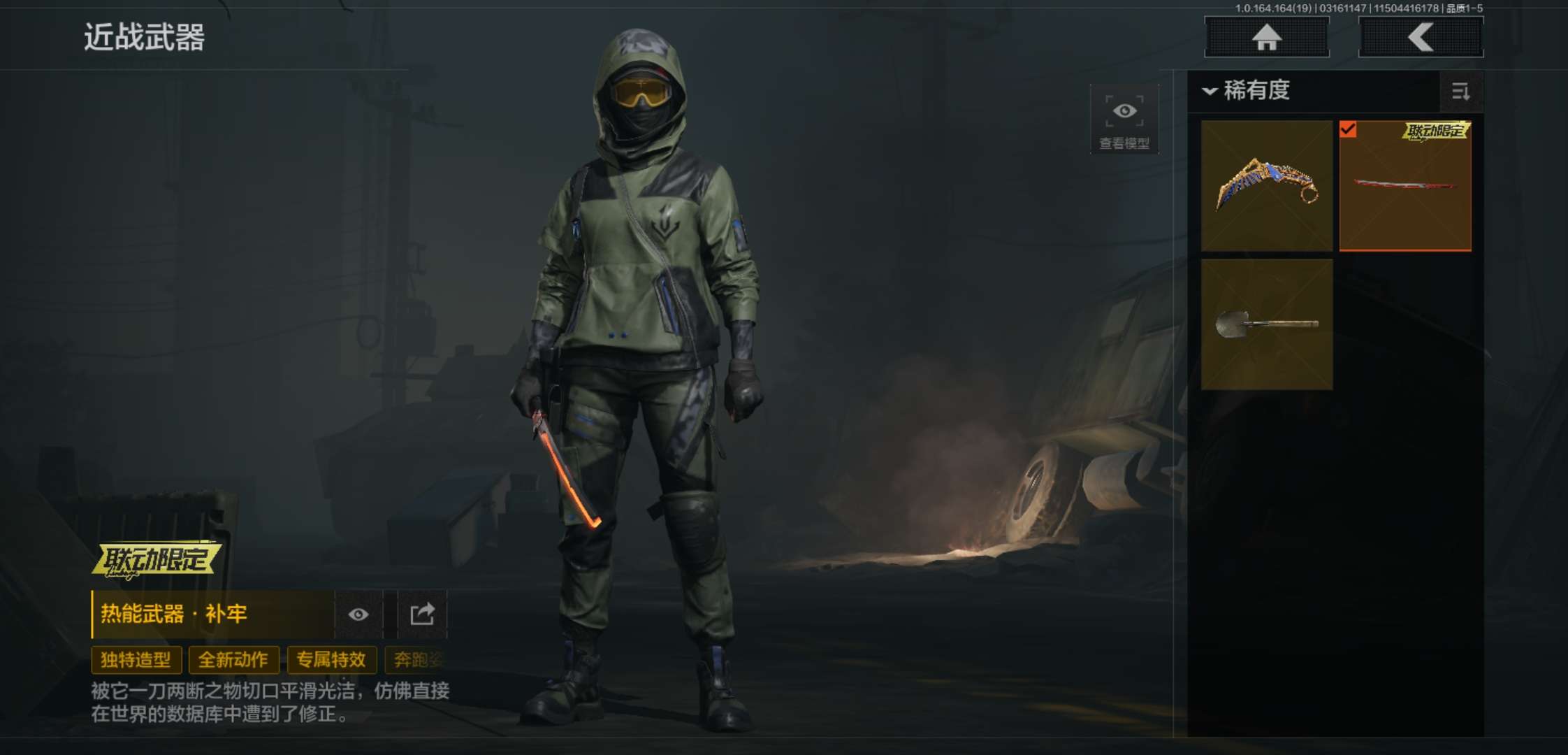
Task: Toggle the sort order icon
Action: (x=1460, y=92)
